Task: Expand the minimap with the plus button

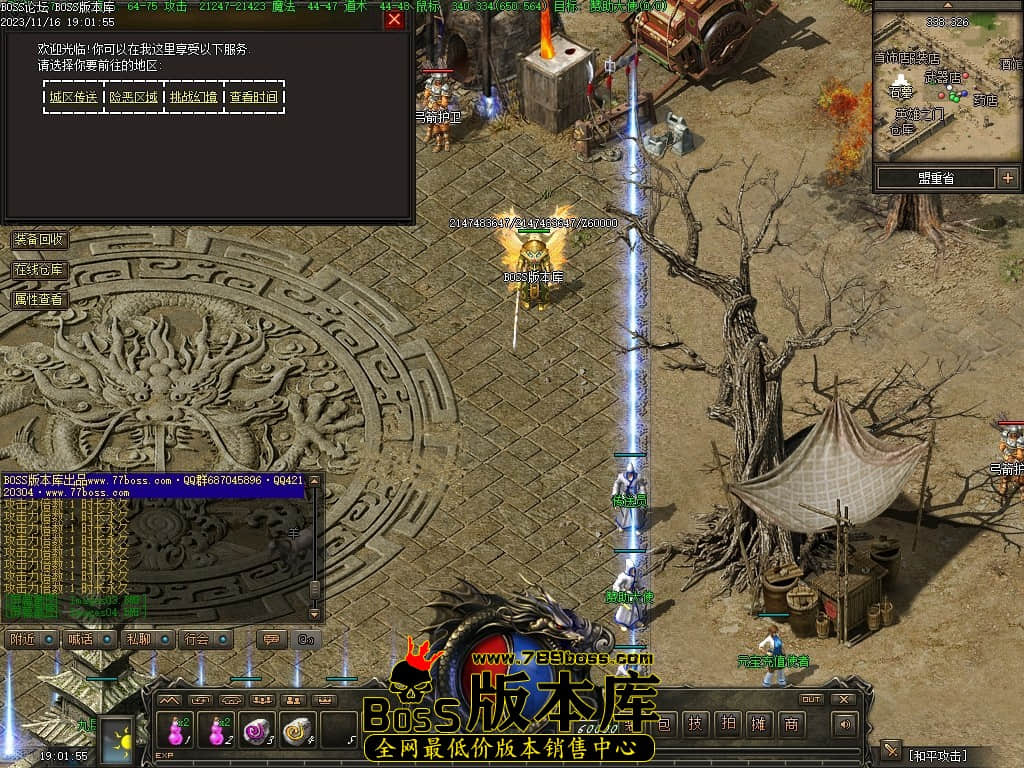Action: (1007, 178)
